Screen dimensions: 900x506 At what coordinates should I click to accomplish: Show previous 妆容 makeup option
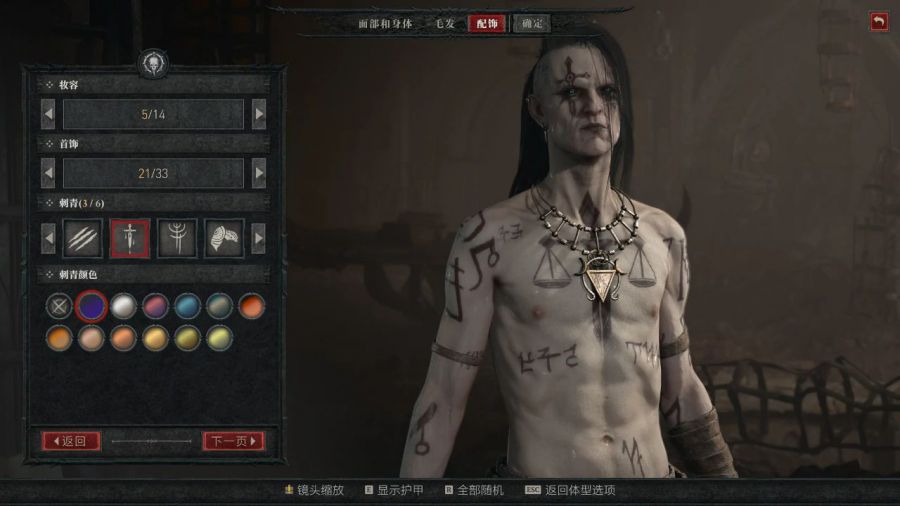pyautogui.click(x=48, y=114)
